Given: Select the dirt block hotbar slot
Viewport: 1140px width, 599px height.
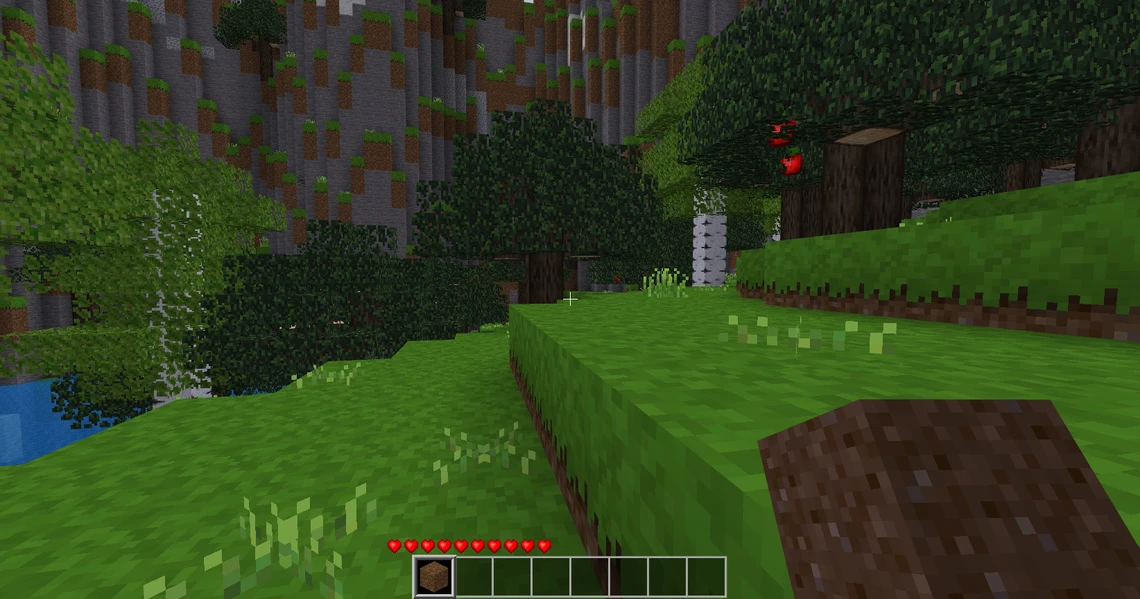Looking at the screenshot, I should [x=434, y=577].
